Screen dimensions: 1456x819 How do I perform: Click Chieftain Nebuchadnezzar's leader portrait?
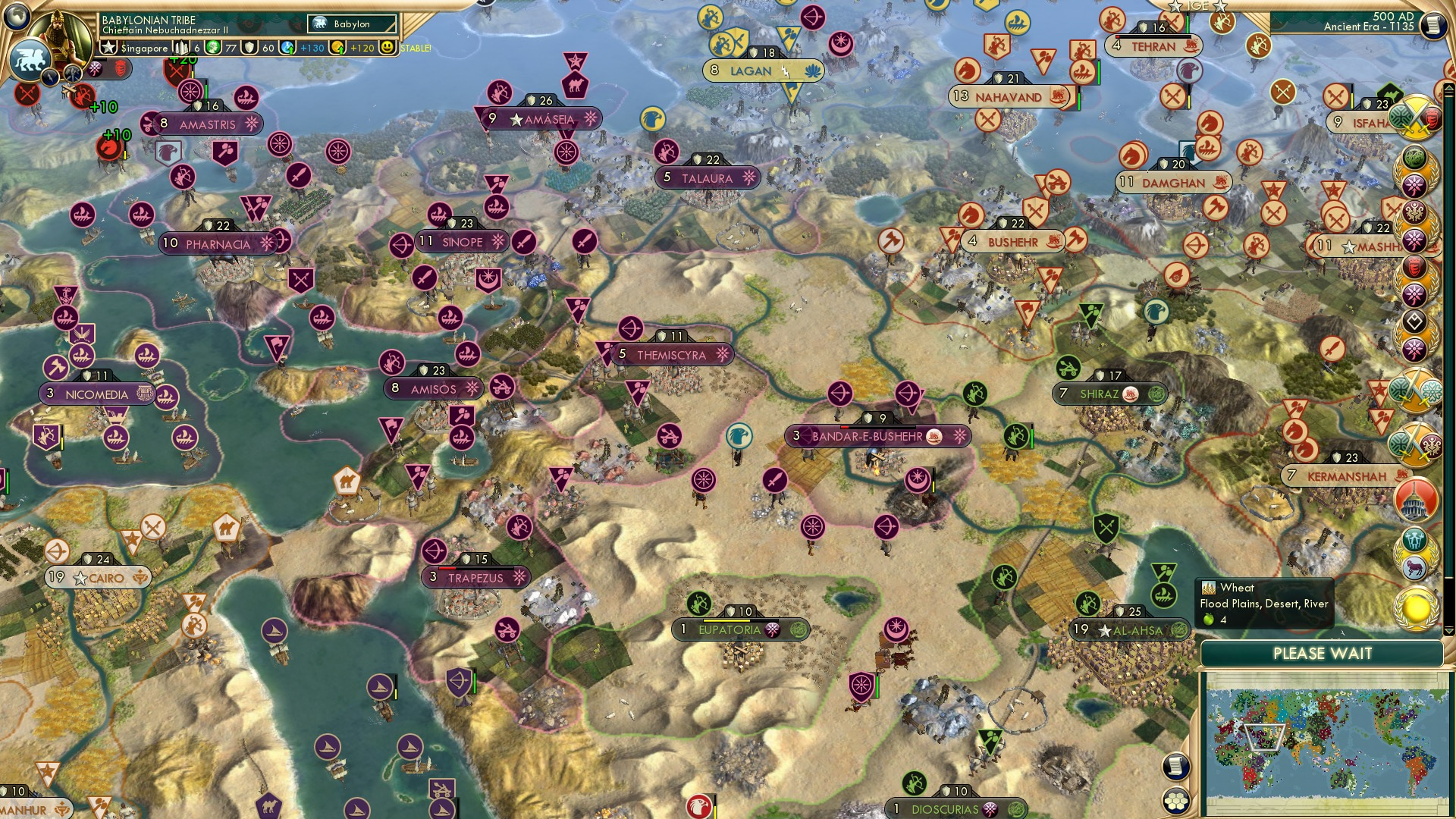pyautogui.click(x=62, y=36)
